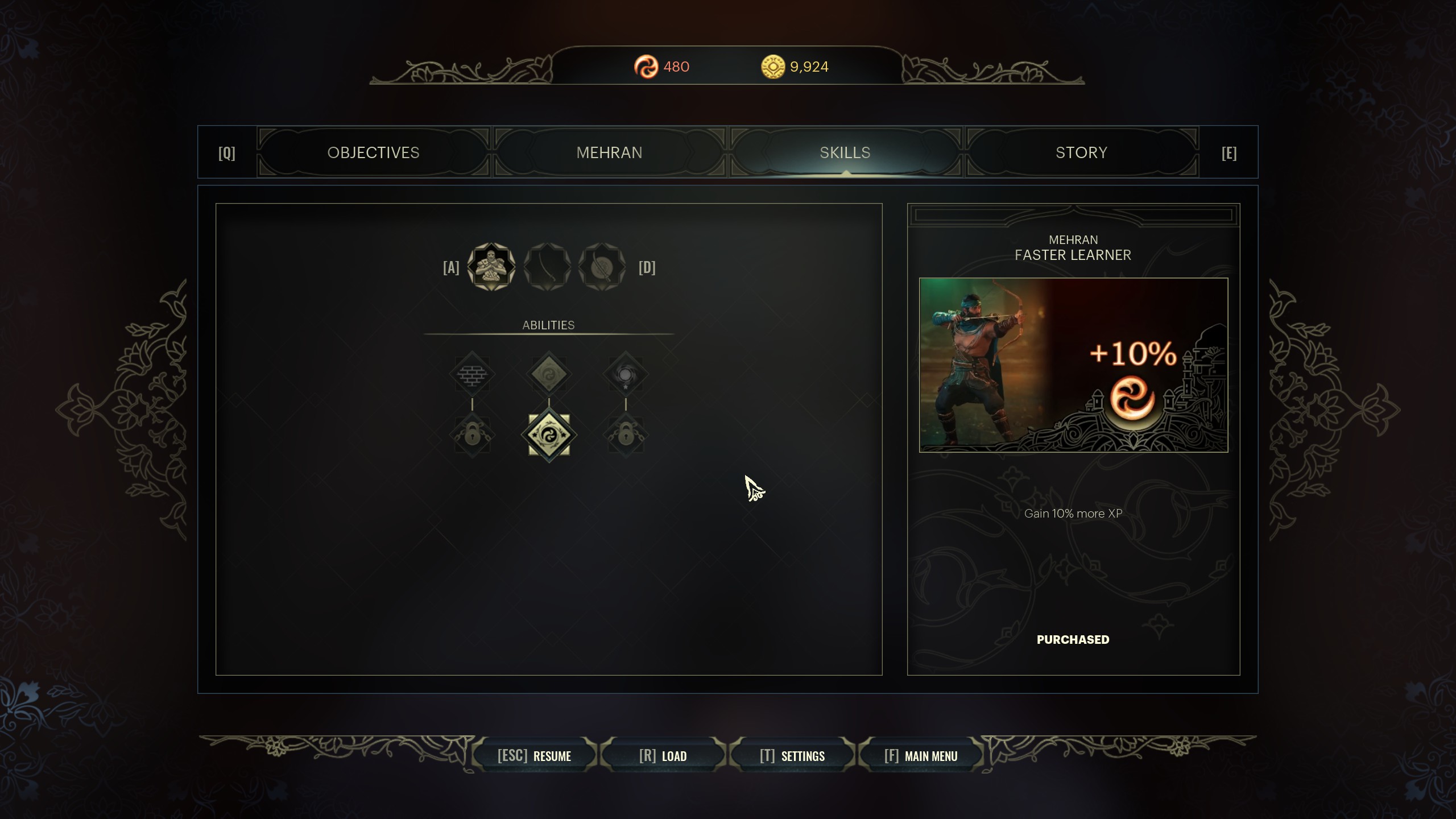Select the crossed-arms warrior skill category
The width and height of the screenshot is (1456, 819).
tap(491, 267)
